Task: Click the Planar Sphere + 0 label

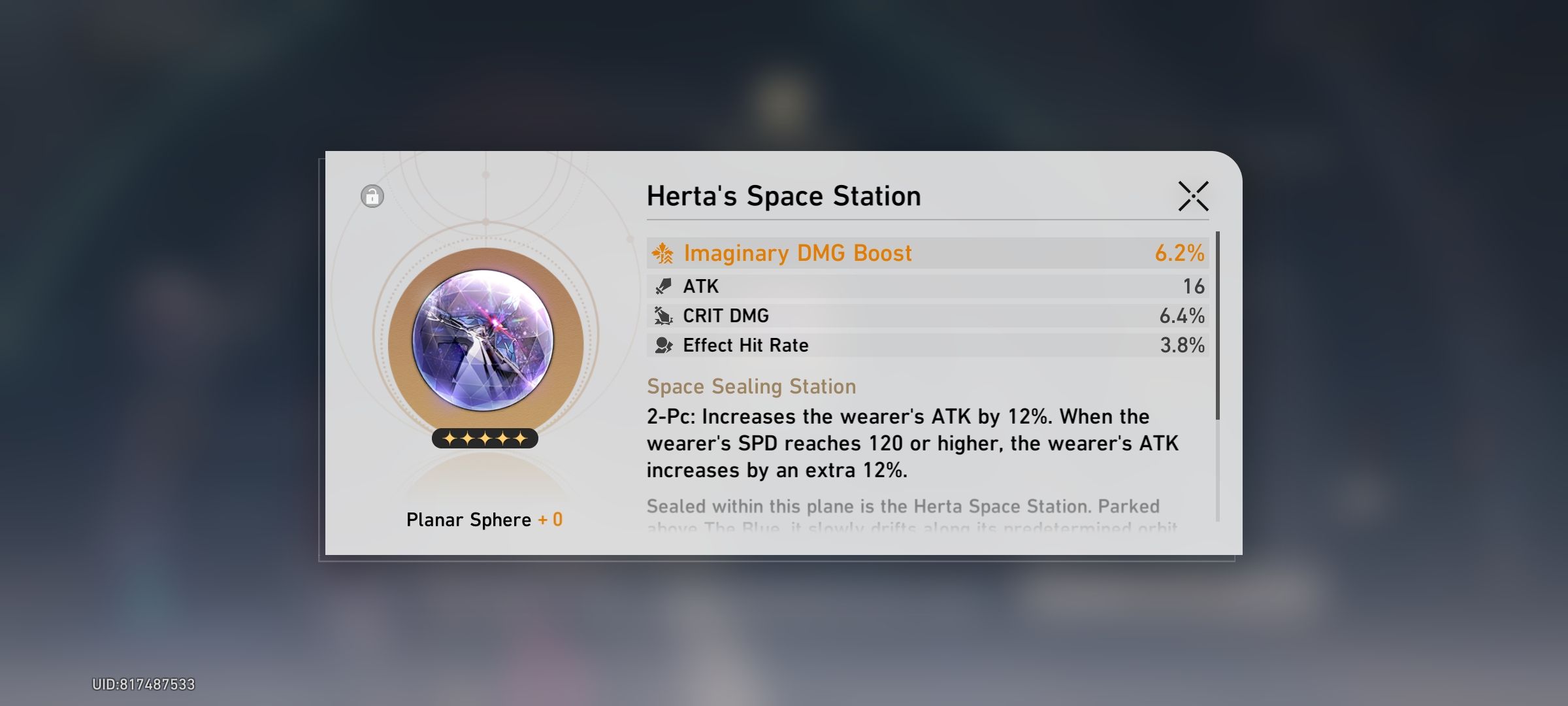Action: 485,519
